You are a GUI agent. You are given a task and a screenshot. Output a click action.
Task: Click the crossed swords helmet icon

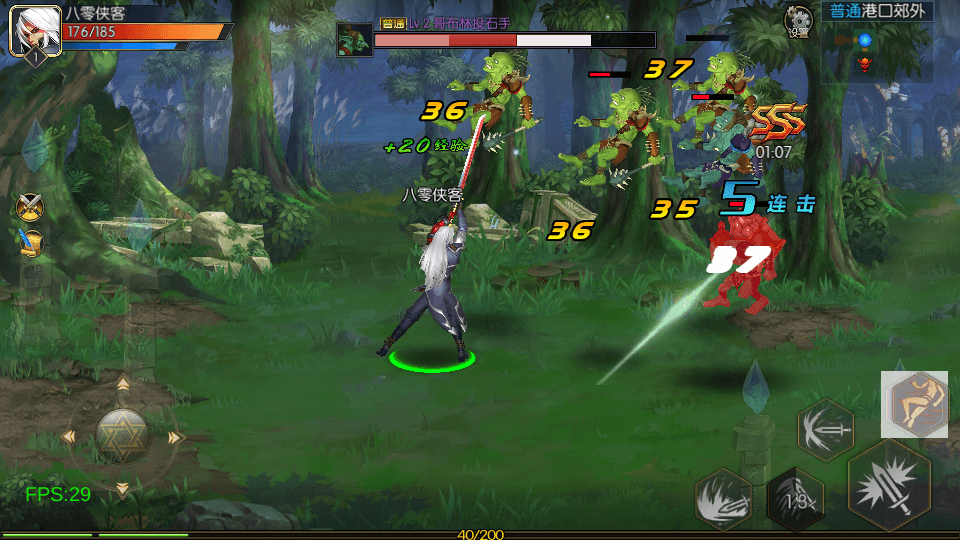click(x=31, y=206)
